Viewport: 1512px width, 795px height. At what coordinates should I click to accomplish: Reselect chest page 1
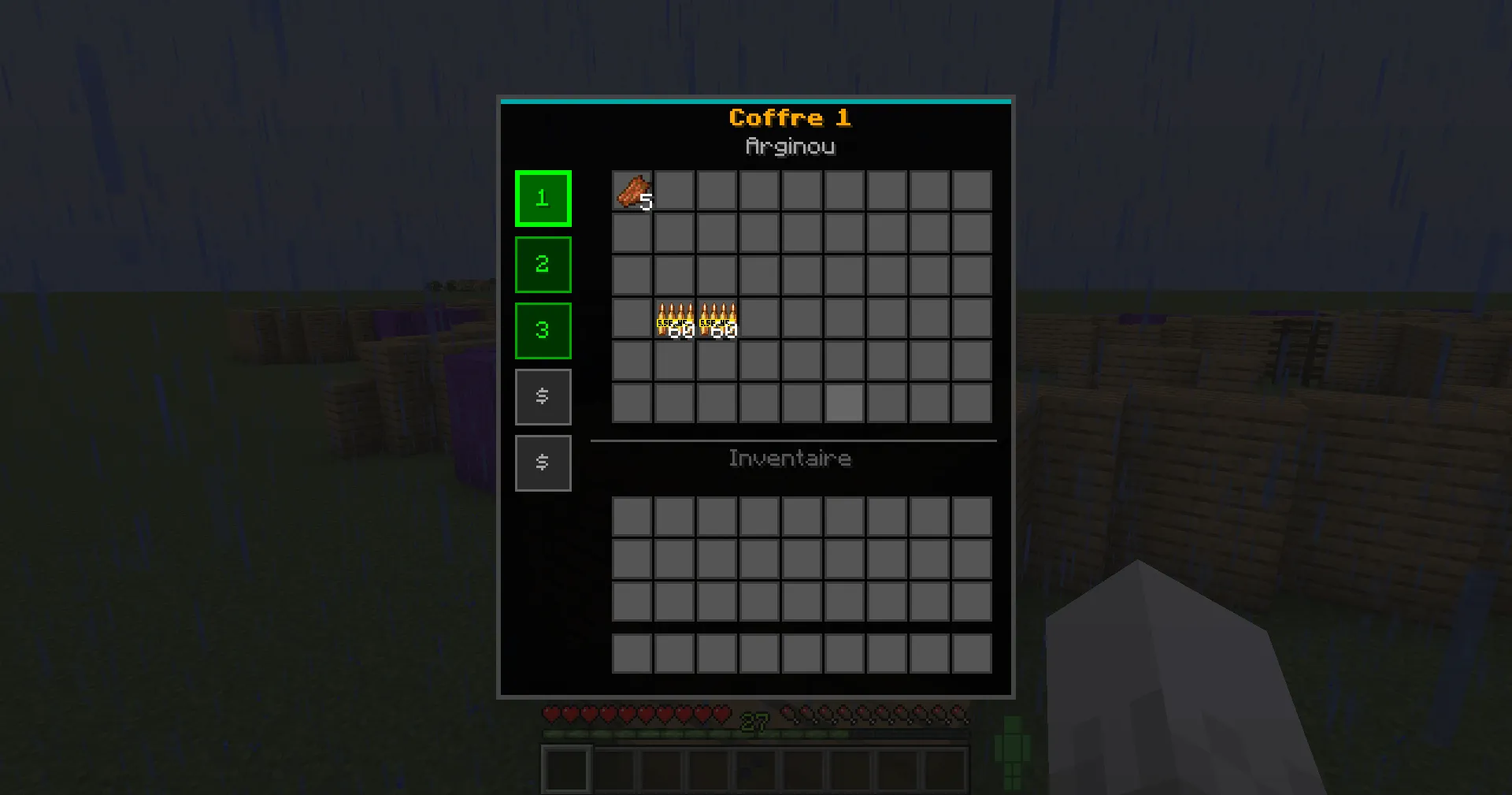point(543,198)
